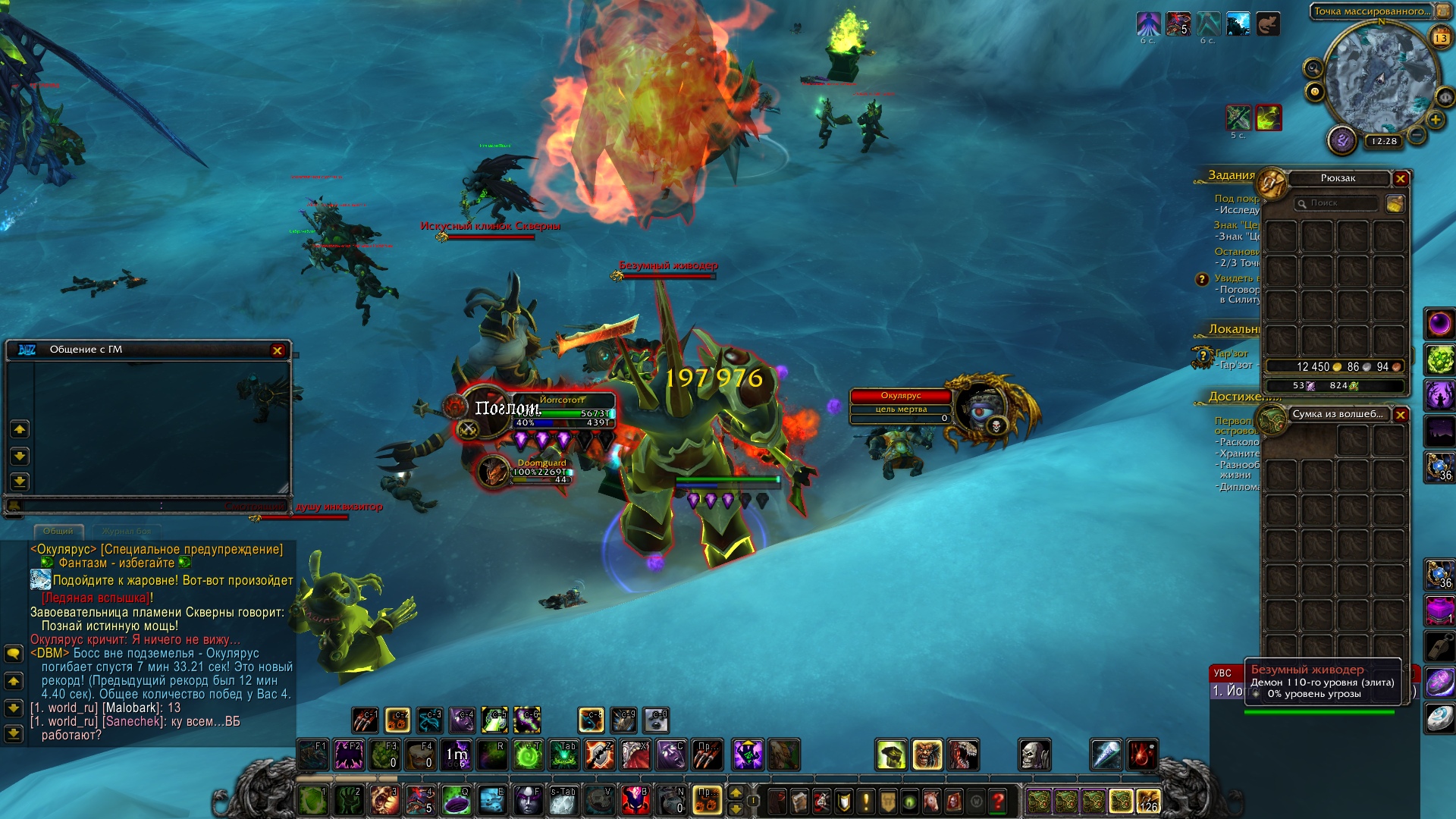The height and width of the screenshot is (819, 1456).
Task: Switch to the Общий chat tab
Action: click(58, 531)
